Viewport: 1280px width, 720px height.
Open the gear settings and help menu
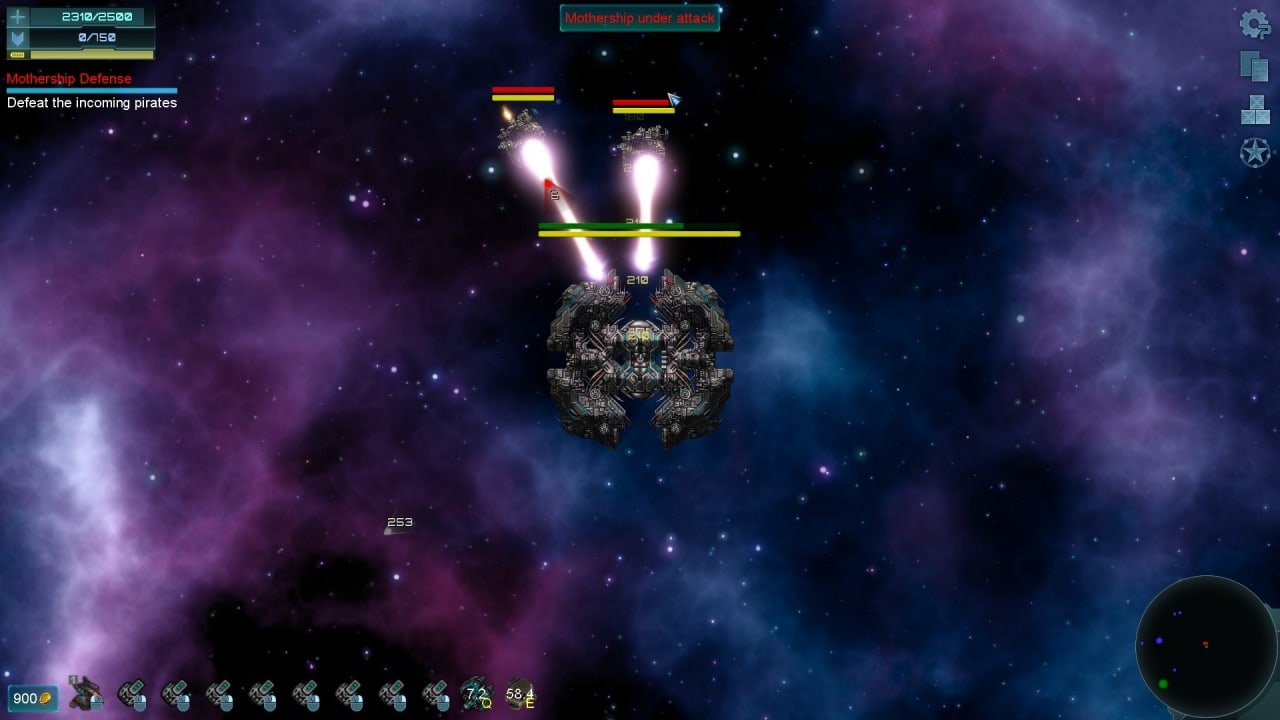coord(1254,24)
